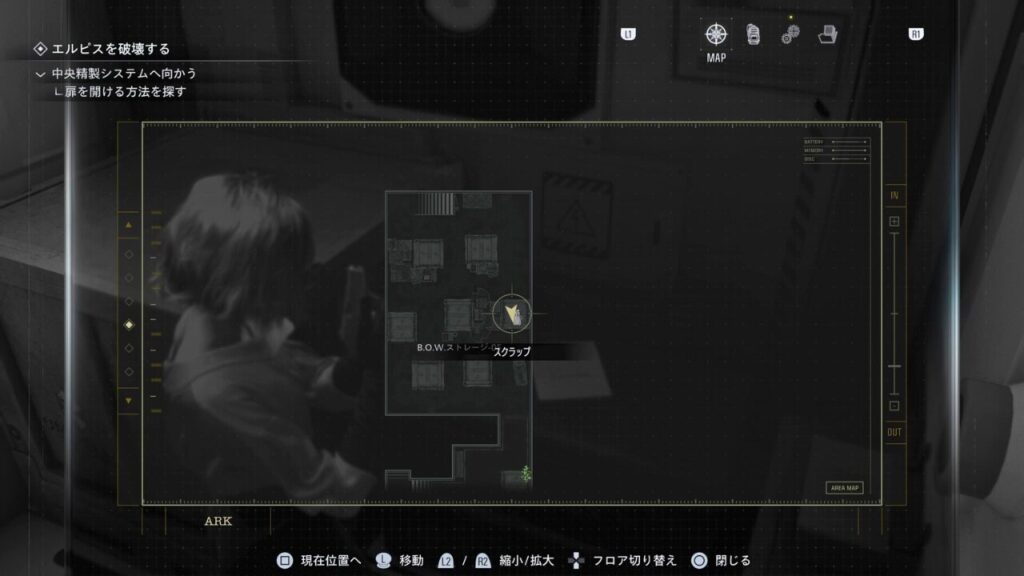Zoom out with the minus button

(x=894, y=406)
